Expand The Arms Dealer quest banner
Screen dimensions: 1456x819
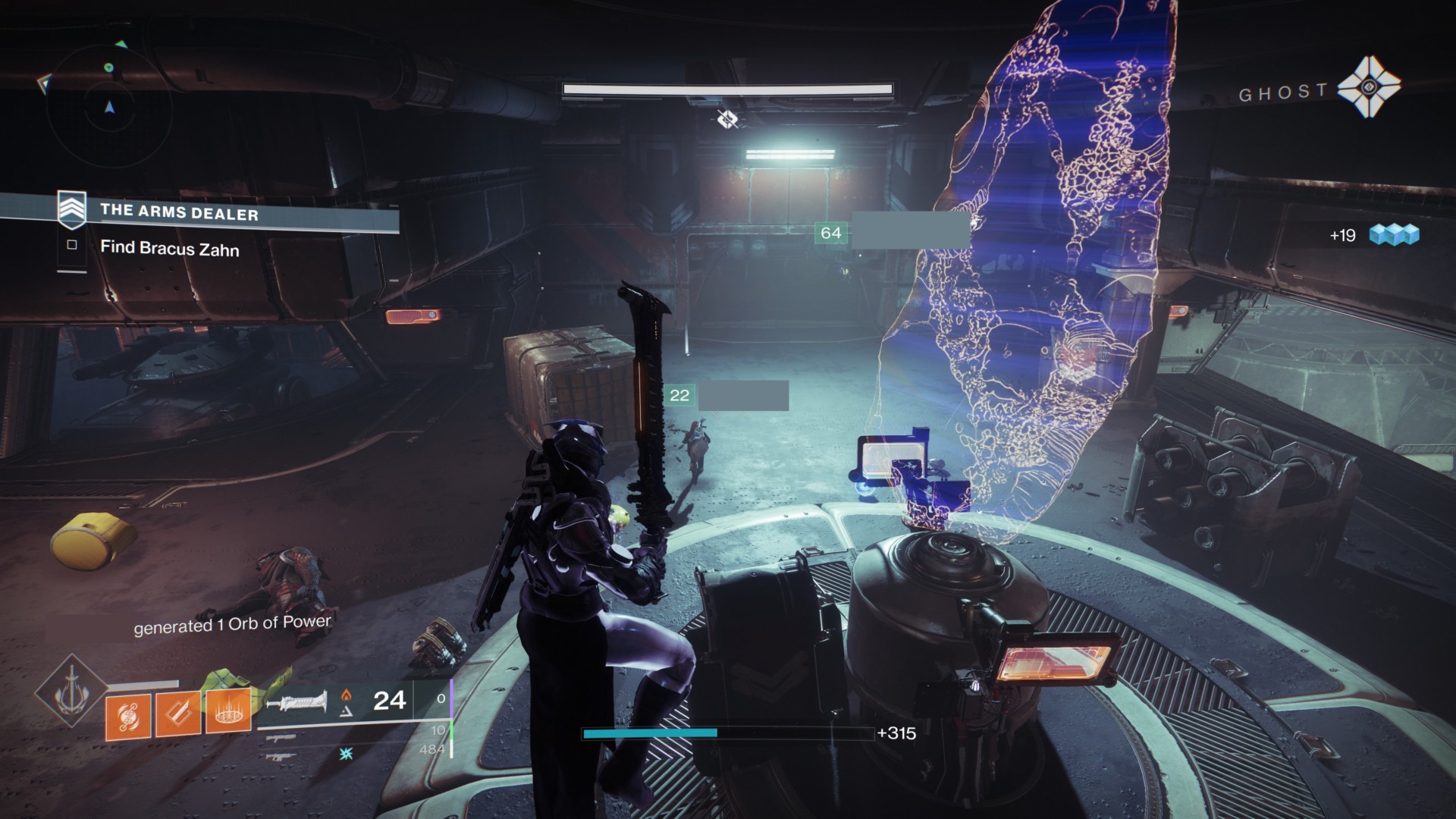point(250,214)
